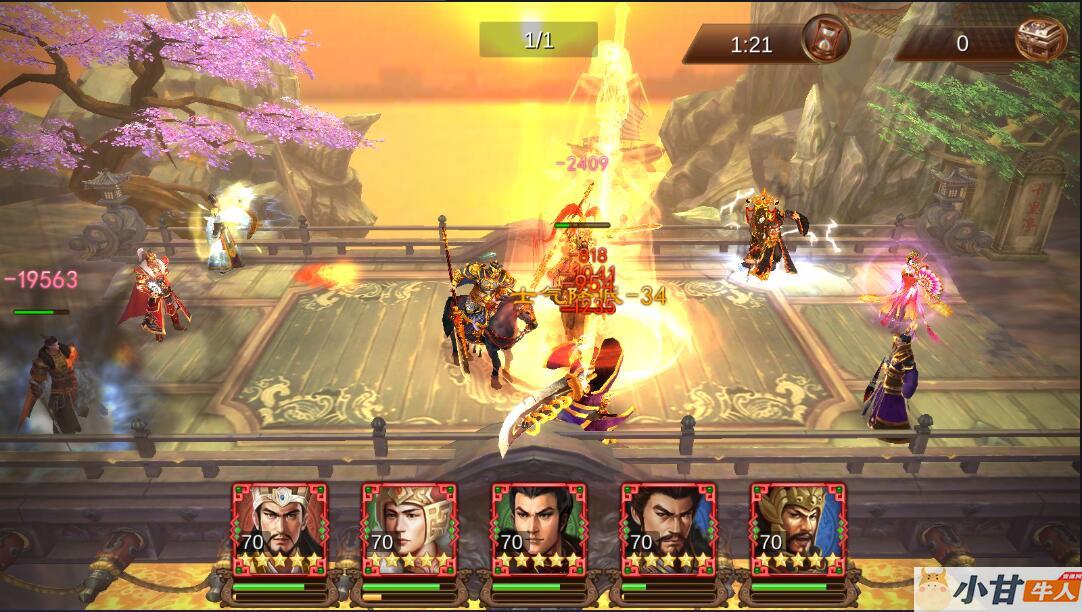Click the hourglass timer icon
Screen dimensions: 1082x612
[826, 41]
